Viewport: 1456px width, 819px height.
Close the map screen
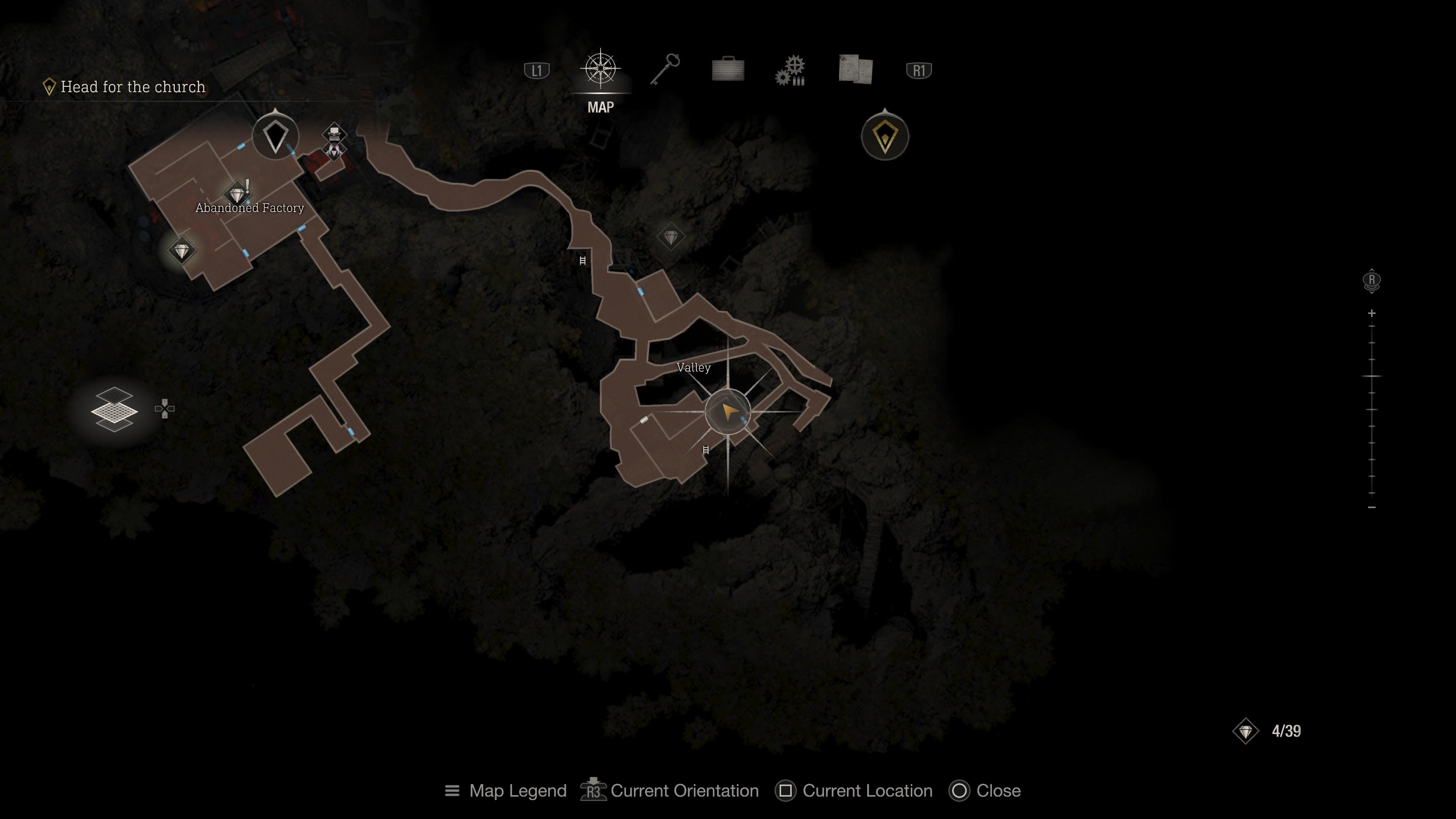tap(986, 791)
